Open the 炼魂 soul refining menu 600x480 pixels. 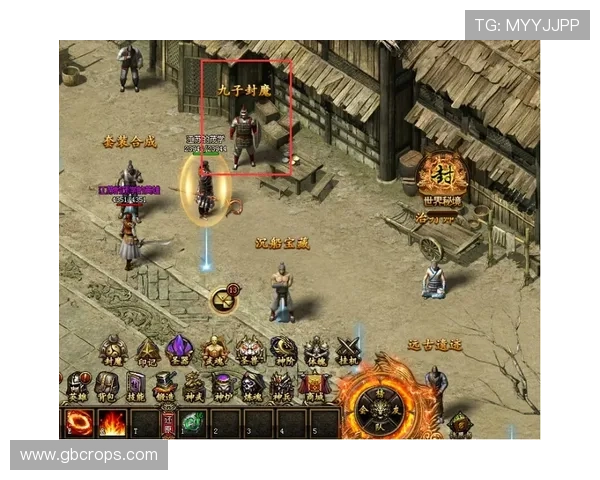(252, 385)
